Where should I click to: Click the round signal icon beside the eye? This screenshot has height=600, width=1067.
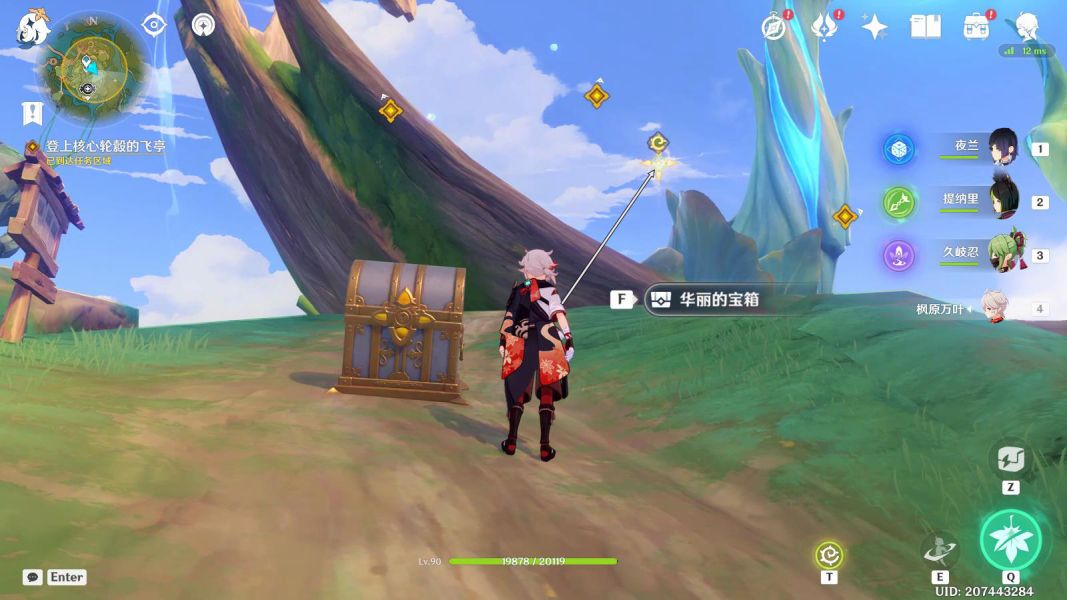click(203, 25)
